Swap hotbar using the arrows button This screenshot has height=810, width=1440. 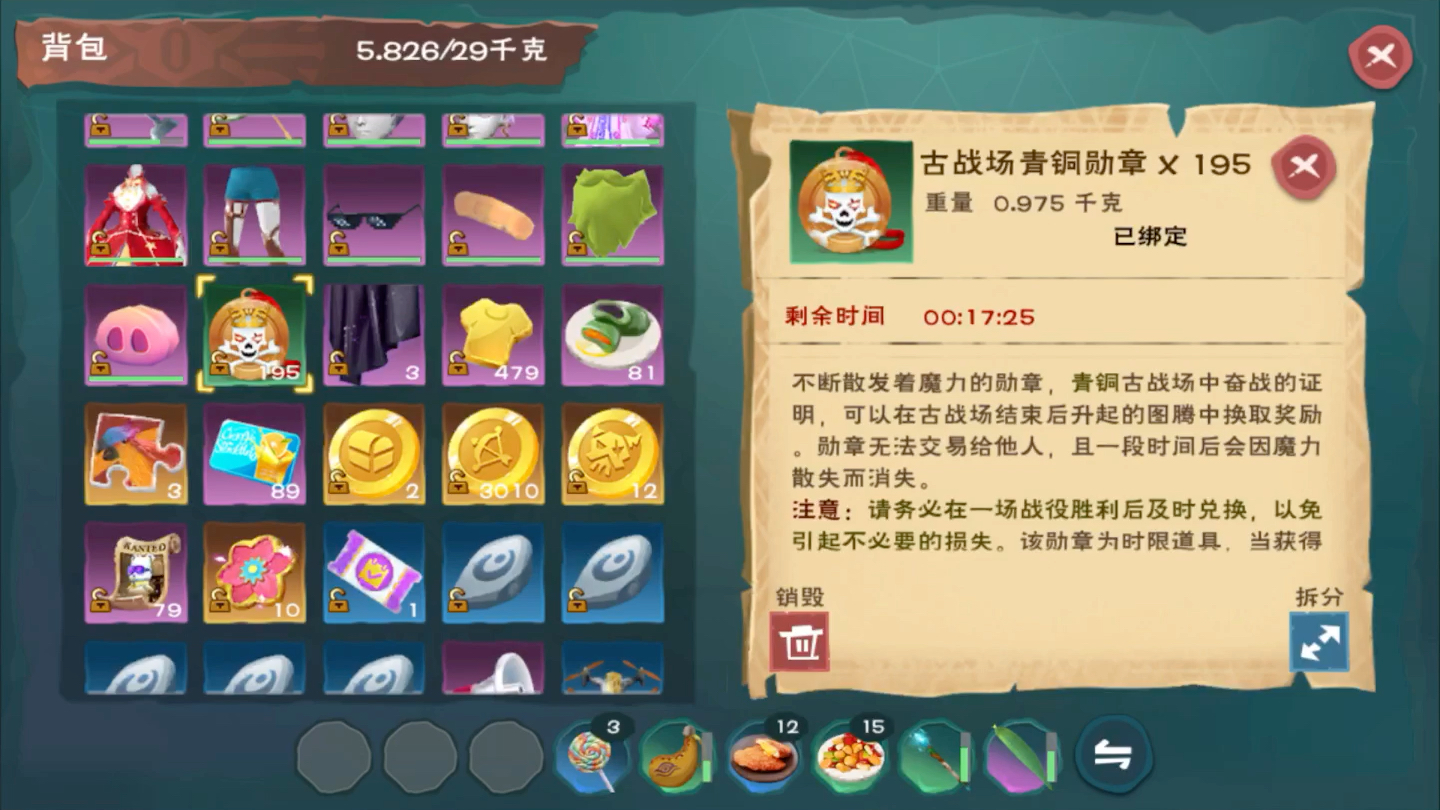[1113, 756]
